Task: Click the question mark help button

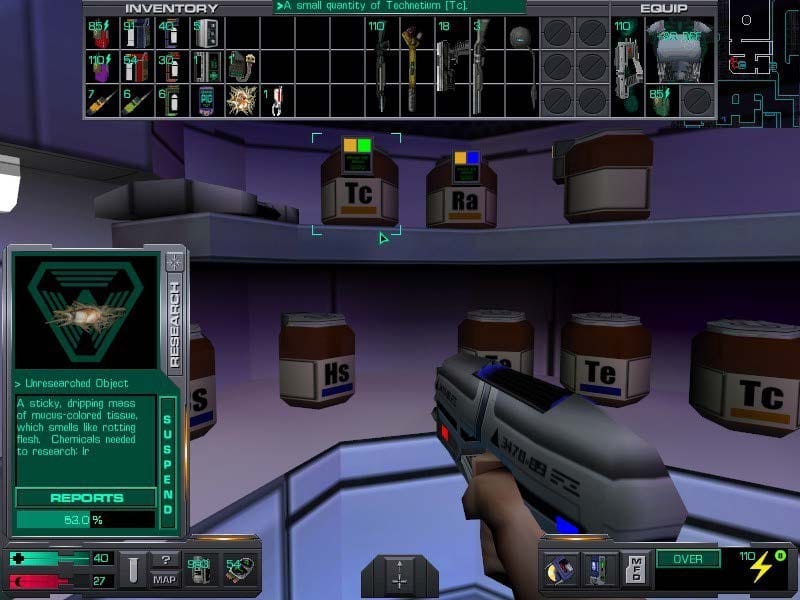Action: [165, 560]
